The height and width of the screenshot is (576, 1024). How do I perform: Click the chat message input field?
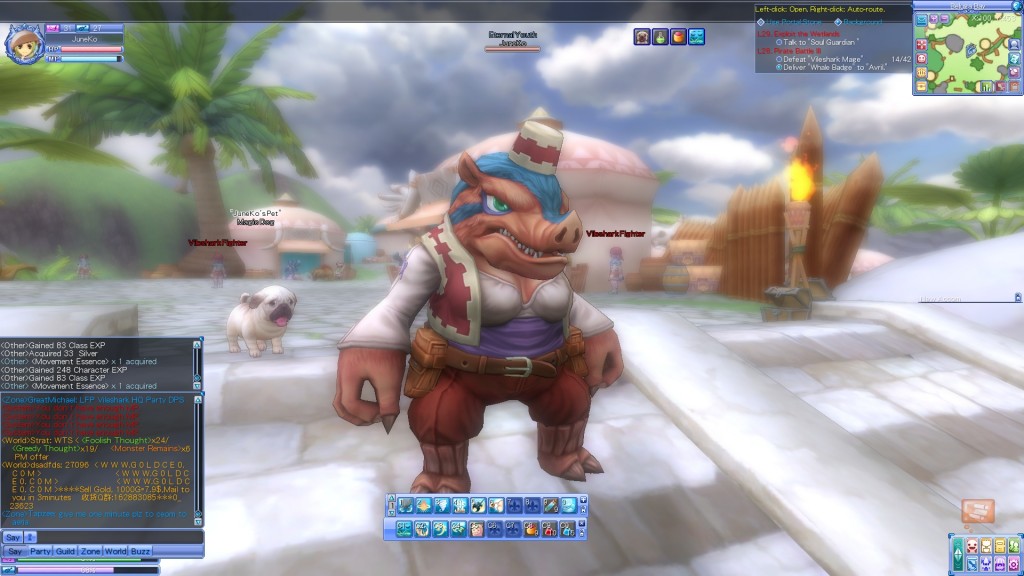(118, 537)
